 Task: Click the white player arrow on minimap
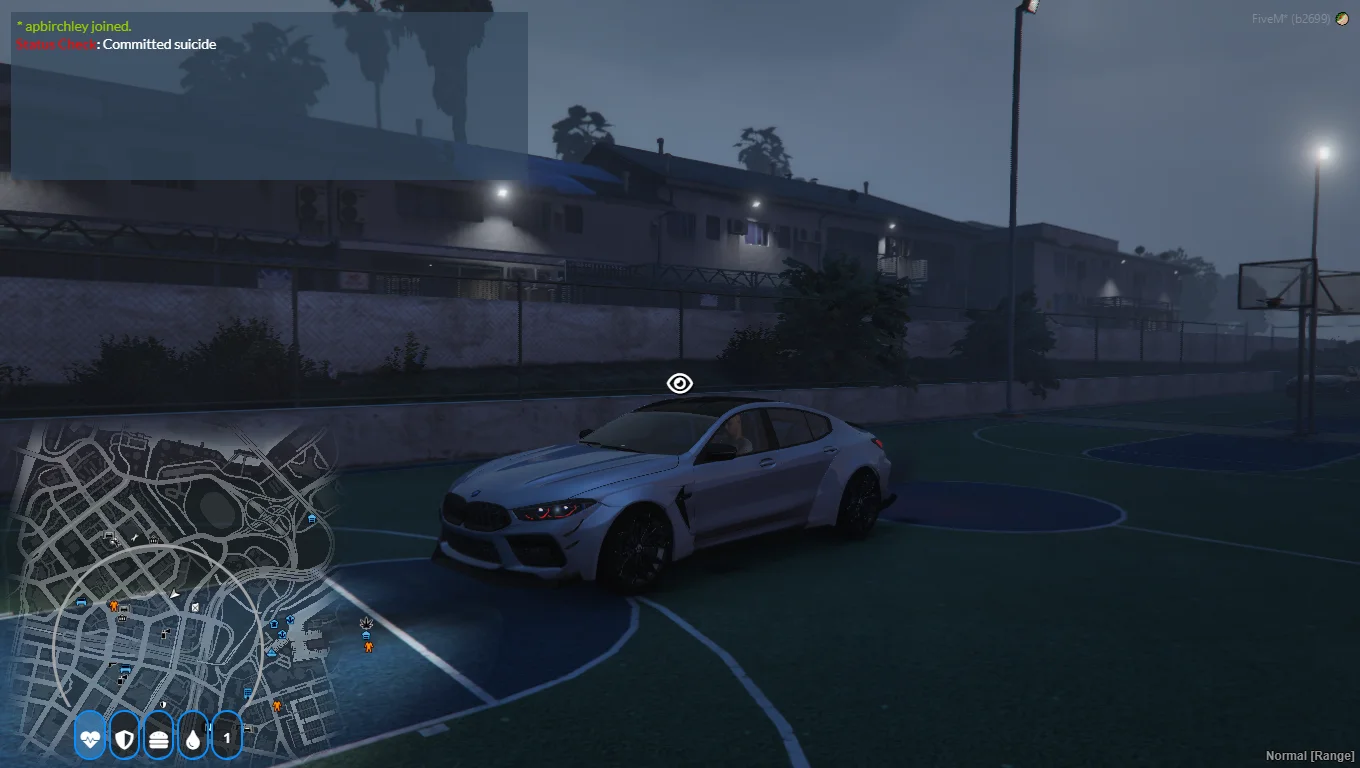pyautogui.click(x=175, y=594)
